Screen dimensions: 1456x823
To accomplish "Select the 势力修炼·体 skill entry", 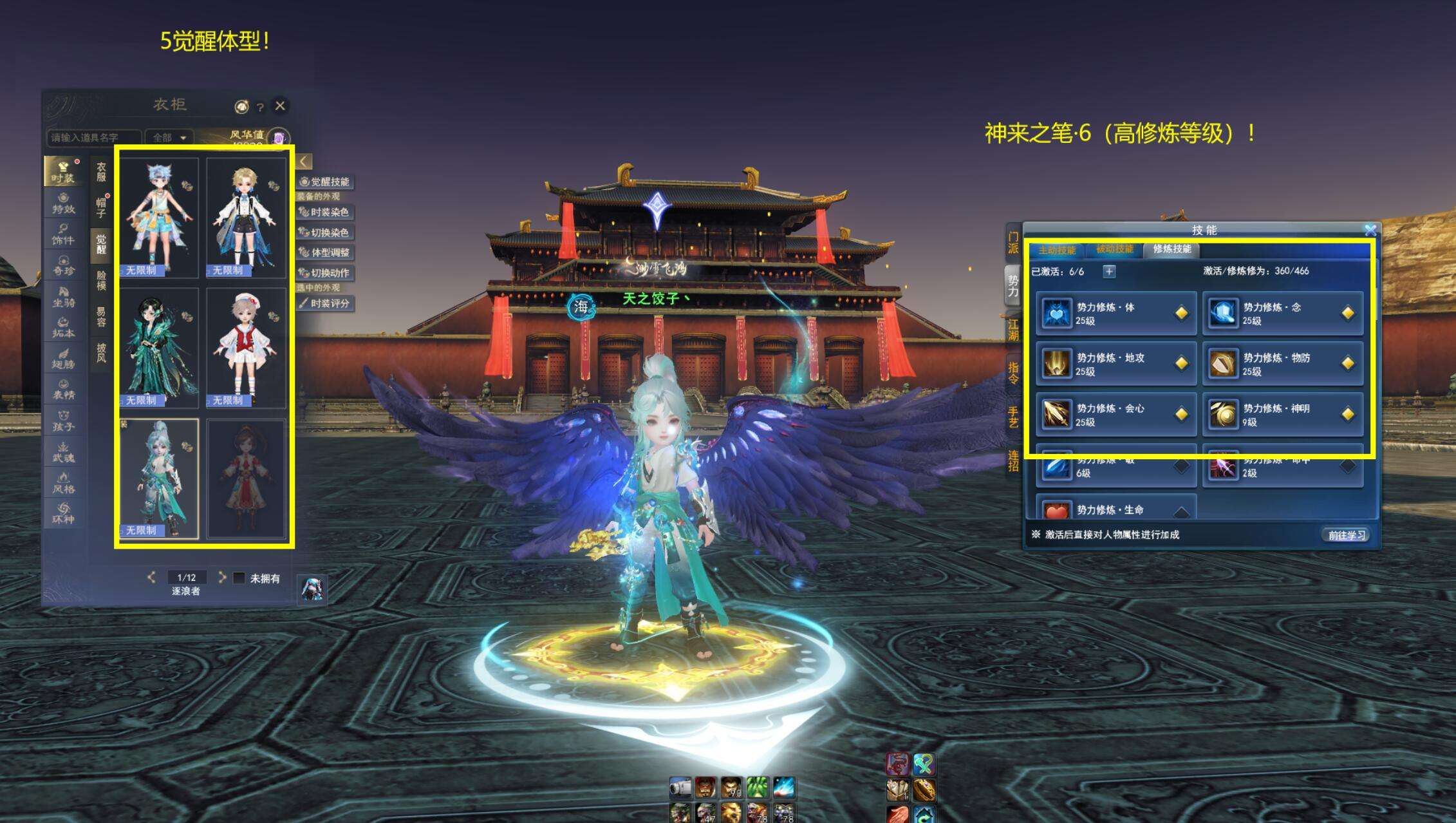I will point(1116,314).
